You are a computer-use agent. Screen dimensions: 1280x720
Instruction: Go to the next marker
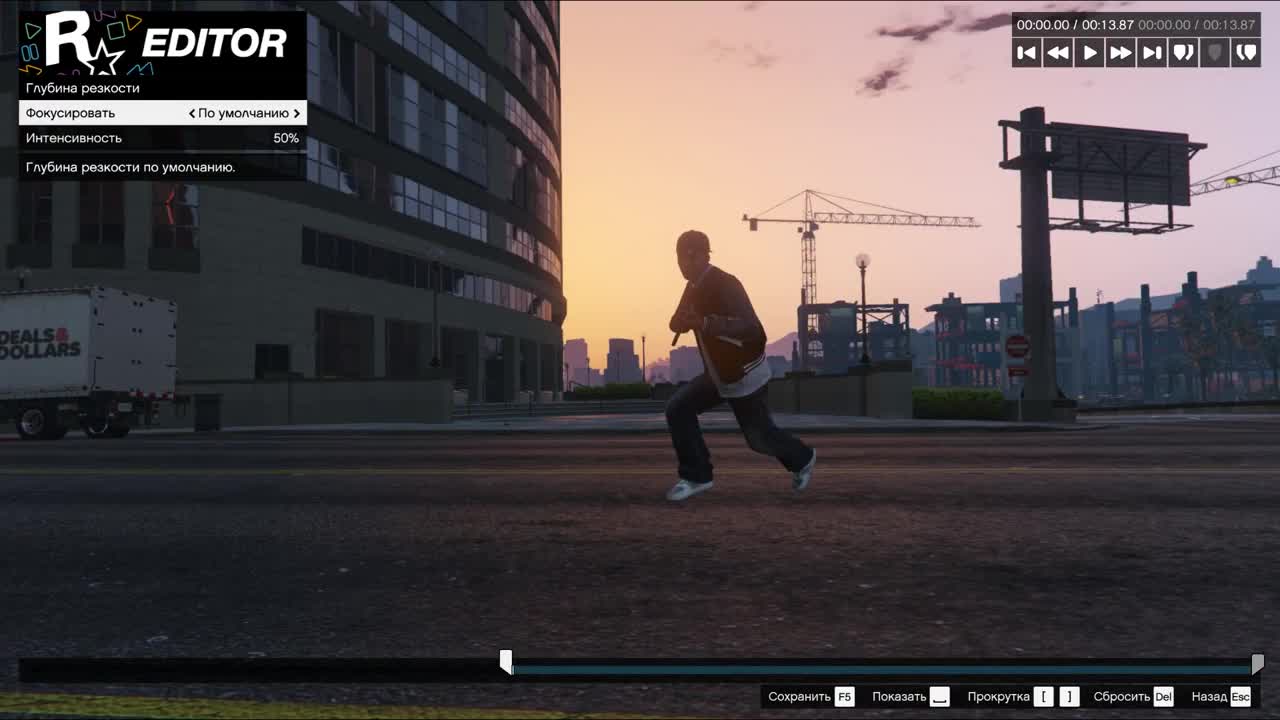[1247, 53]
